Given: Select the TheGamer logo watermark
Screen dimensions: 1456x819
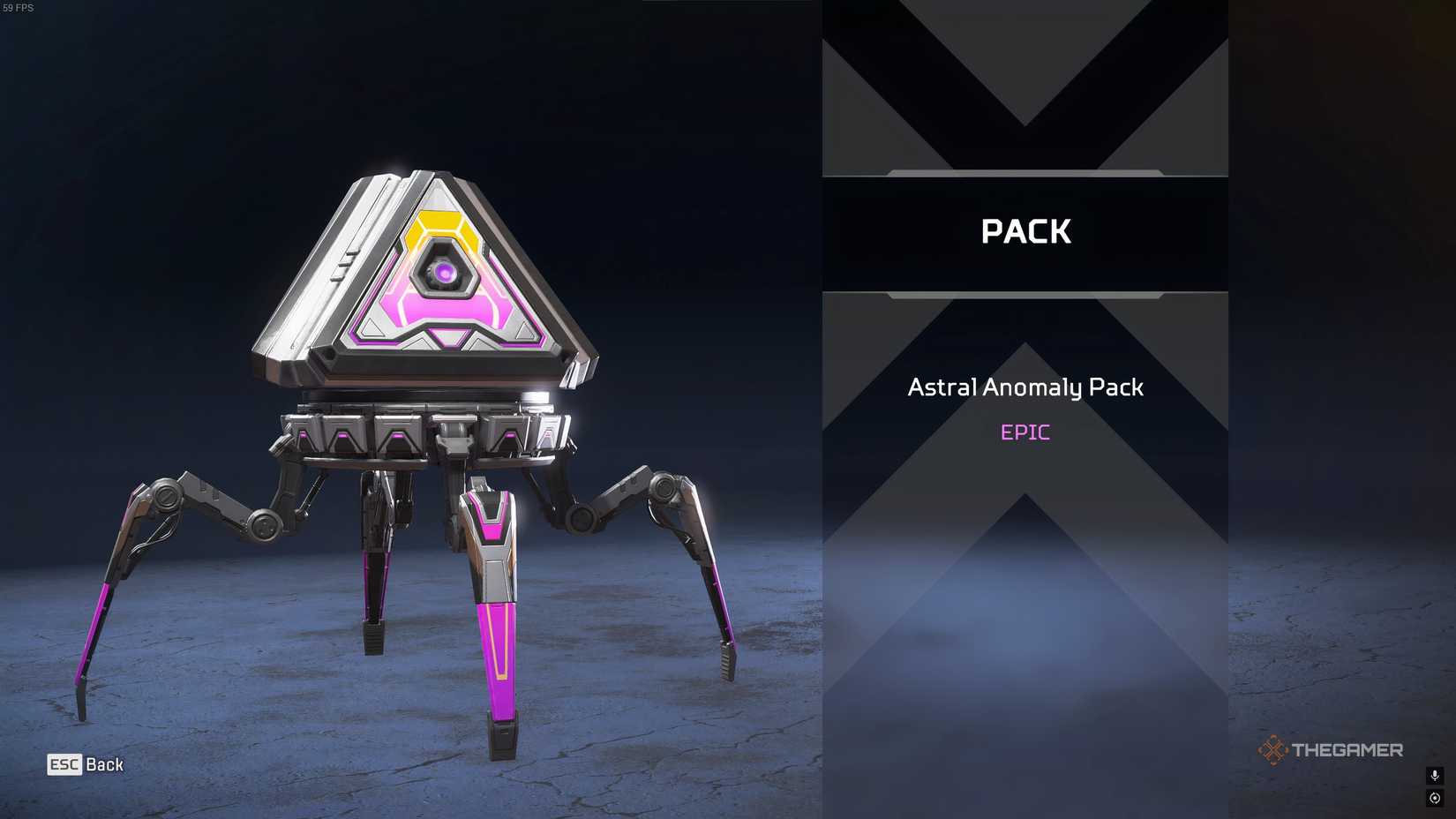Looking at the screenshot, I should pos(1331,750).
